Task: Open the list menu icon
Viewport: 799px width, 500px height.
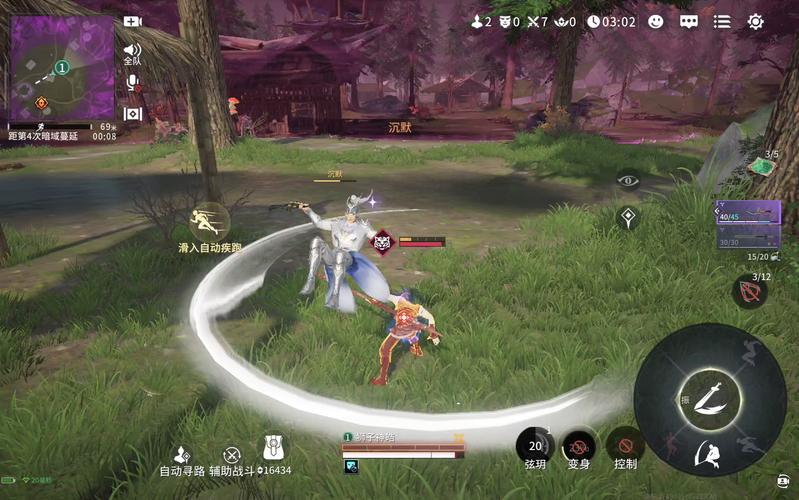Action: pyautogui.click(x=722, y=21)
